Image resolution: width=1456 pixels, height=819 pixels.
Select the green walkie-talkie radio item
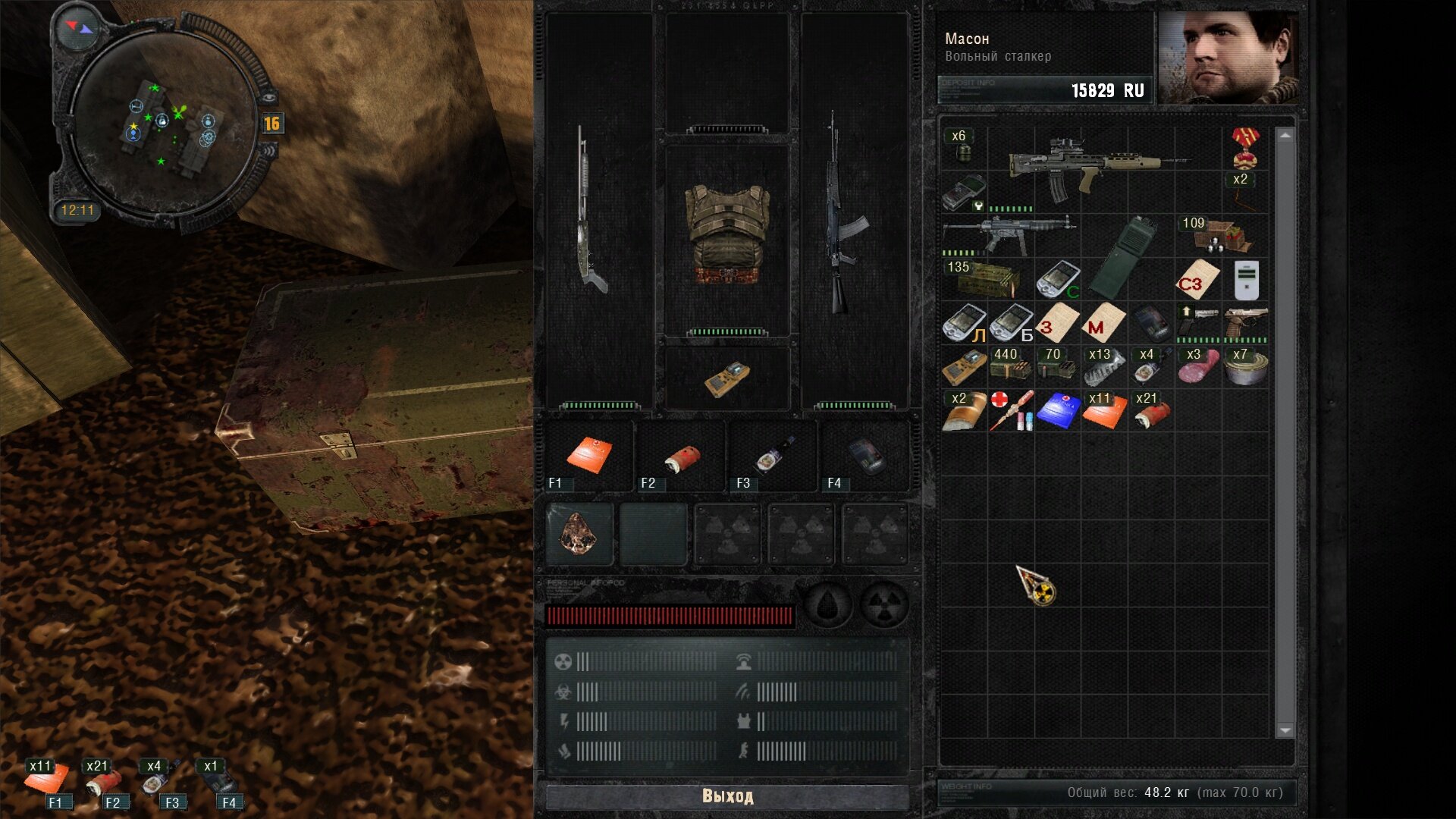pyautogui.click(x=1121, y=258)
